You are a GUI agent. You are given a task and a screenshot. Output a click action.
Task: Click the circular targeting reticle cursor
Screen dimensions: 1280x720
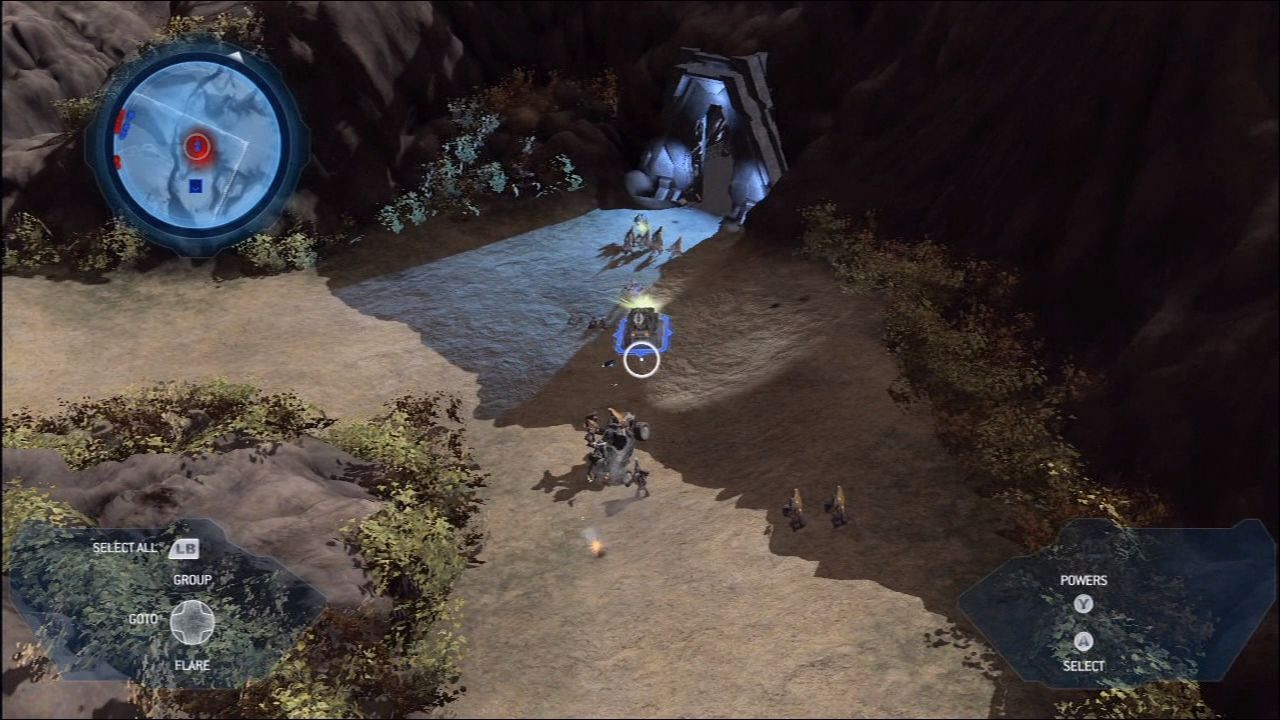[x=641, y=360]
